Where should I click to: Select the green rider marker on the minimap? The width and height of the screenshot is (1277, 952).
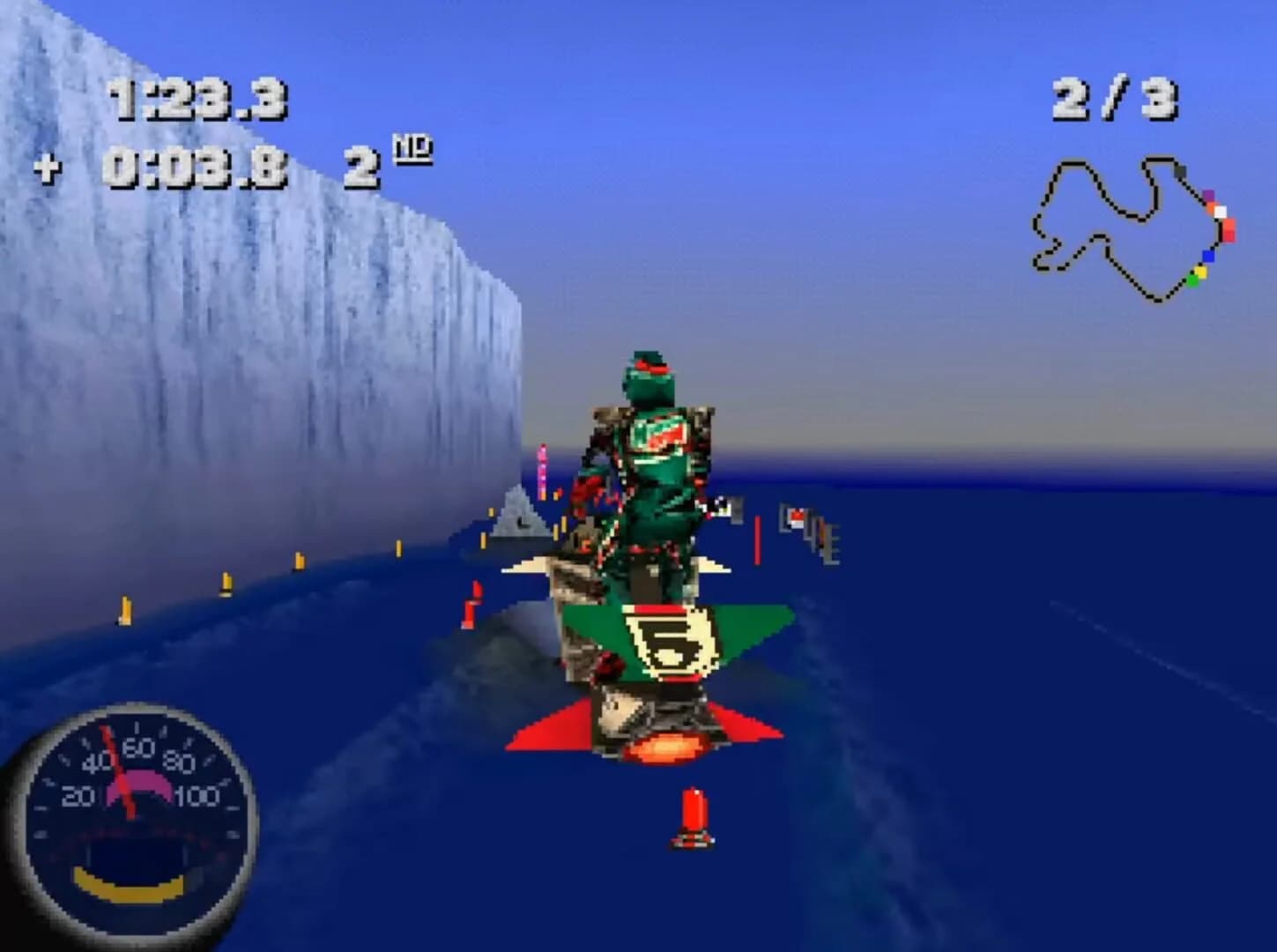click(x=1192, y=281)
